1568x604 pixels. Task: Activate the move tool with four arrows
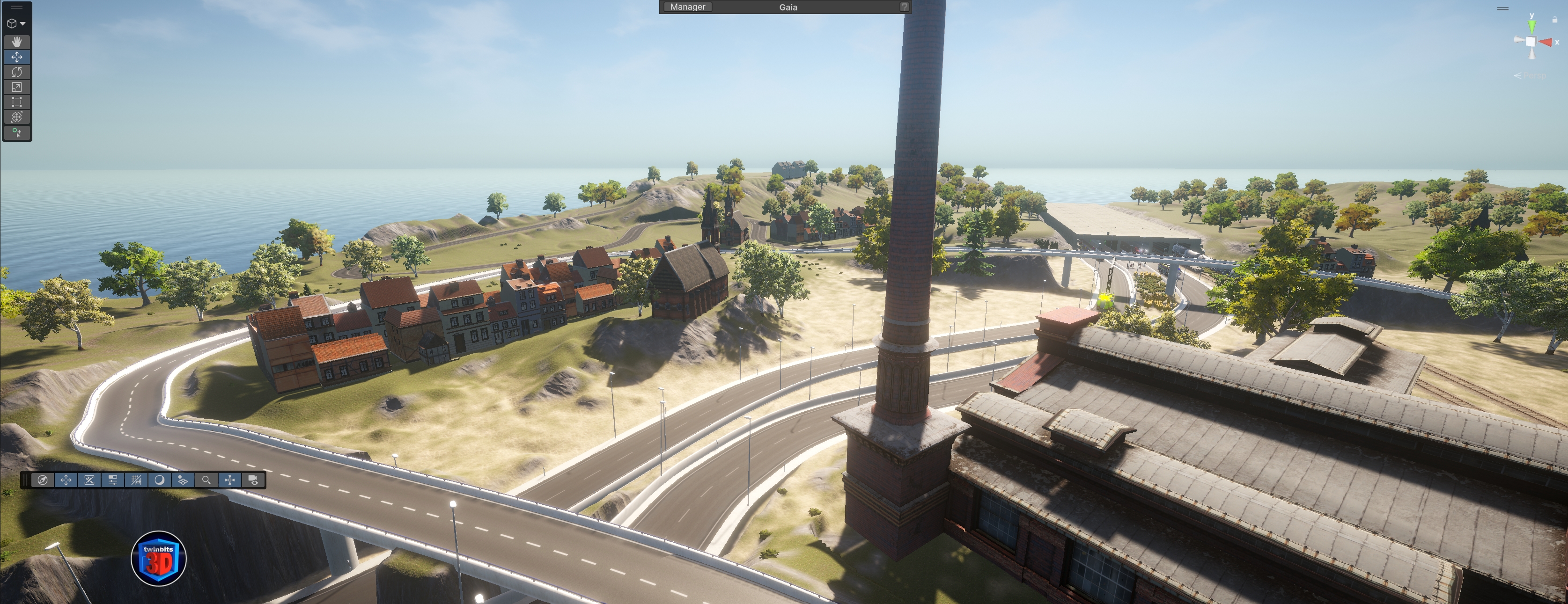click(17, 57)
